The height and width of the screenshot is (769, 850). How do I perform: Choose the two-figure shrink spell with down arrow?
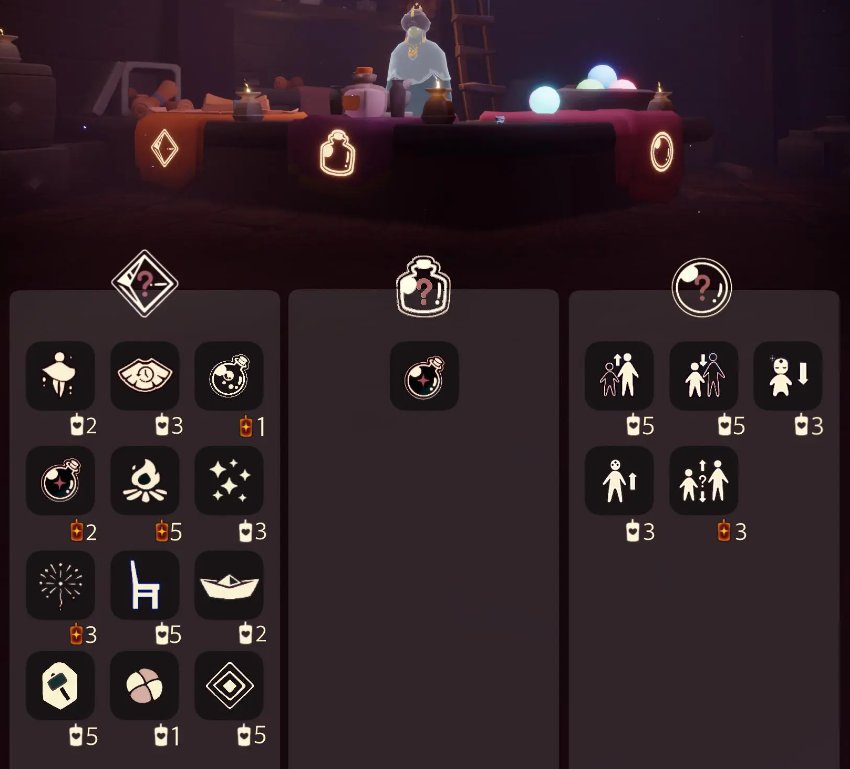click(x=703, y=376)
